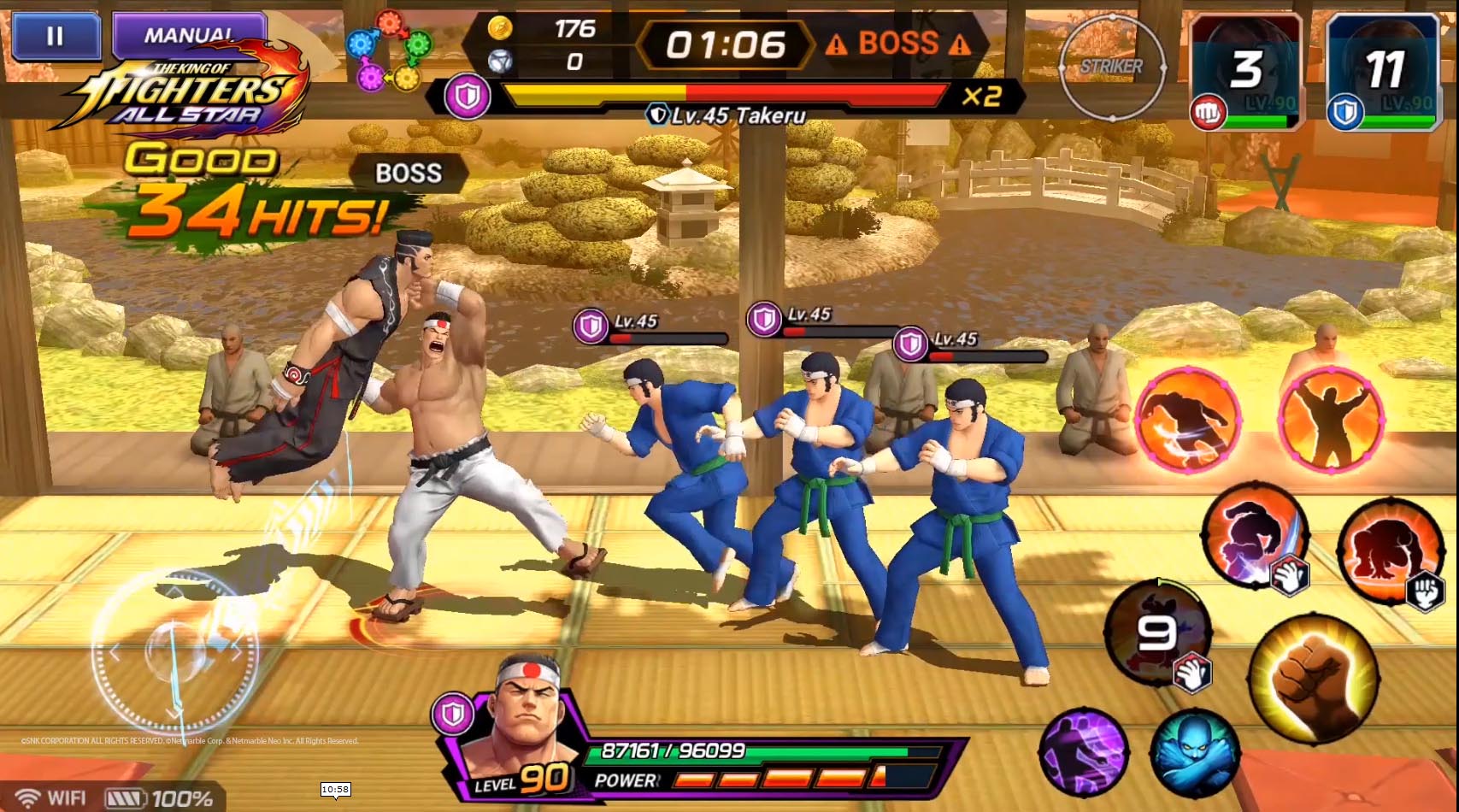Call in the Striker
Screen dimensions: 1459x812
[x=1111, y=68]
